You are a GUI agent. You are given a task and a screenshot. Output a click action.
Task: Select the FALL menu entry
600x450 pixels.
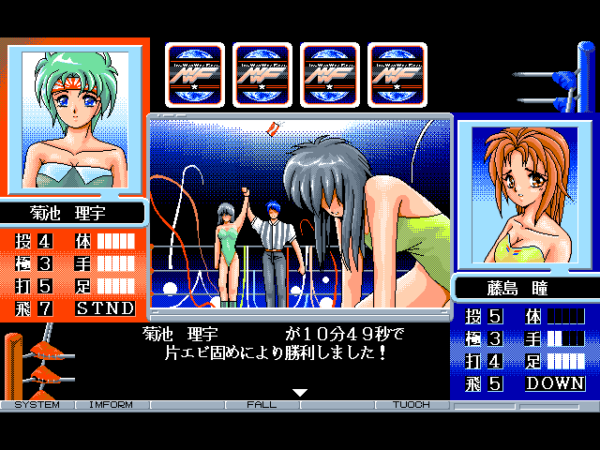[x=263, y=405]
